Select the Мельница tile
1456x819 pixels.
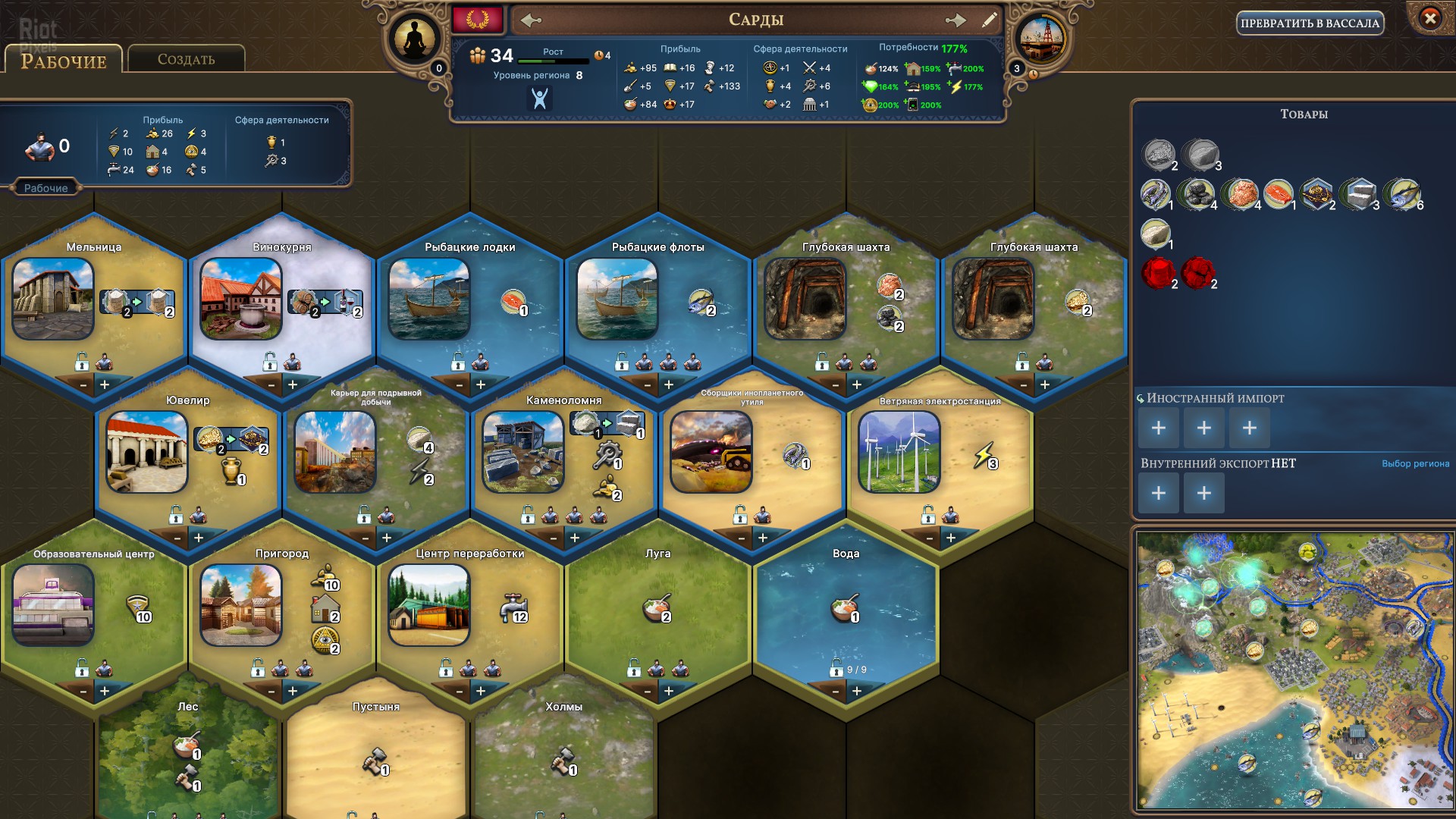point(53,299)
